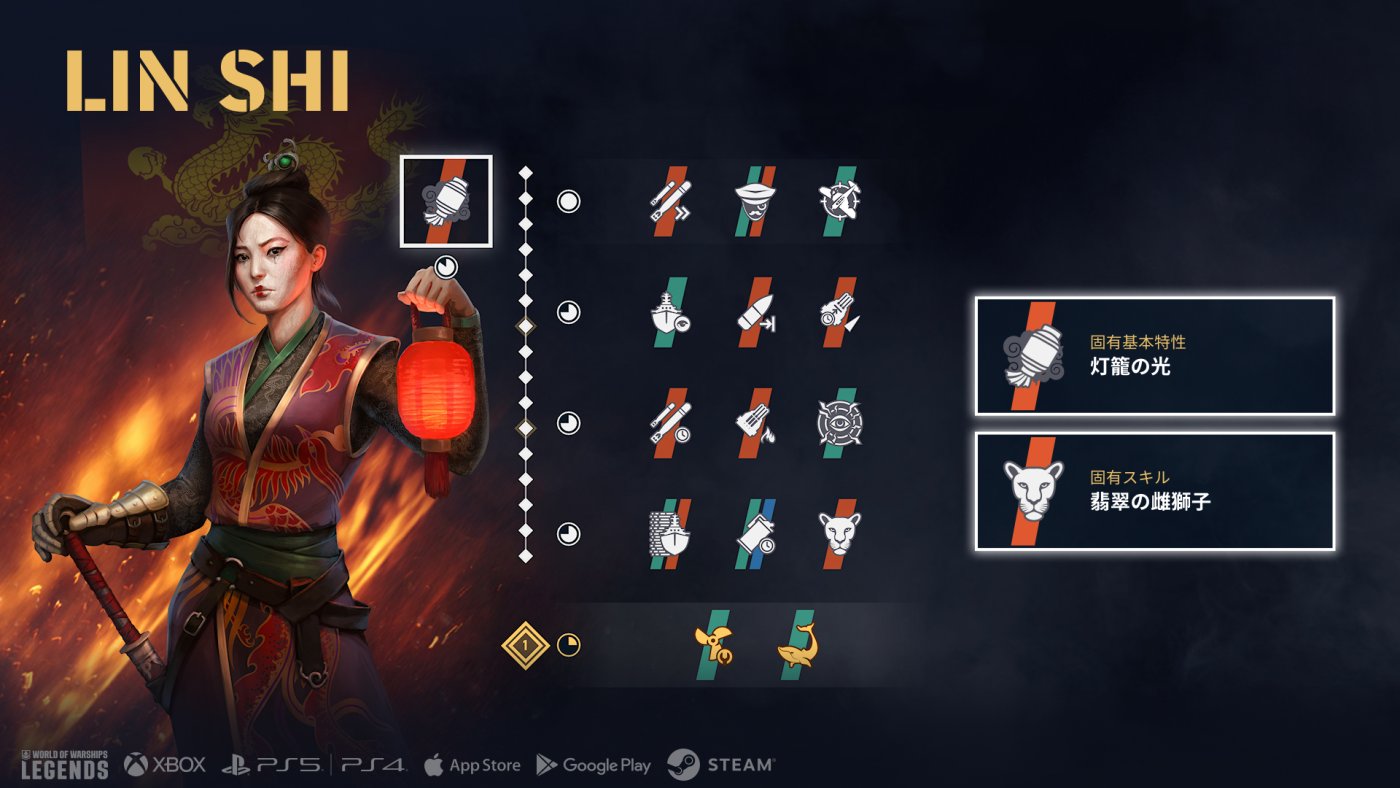Pick the burning gun turret skill icon
The image size is (1400, 788).
(755, 423)
